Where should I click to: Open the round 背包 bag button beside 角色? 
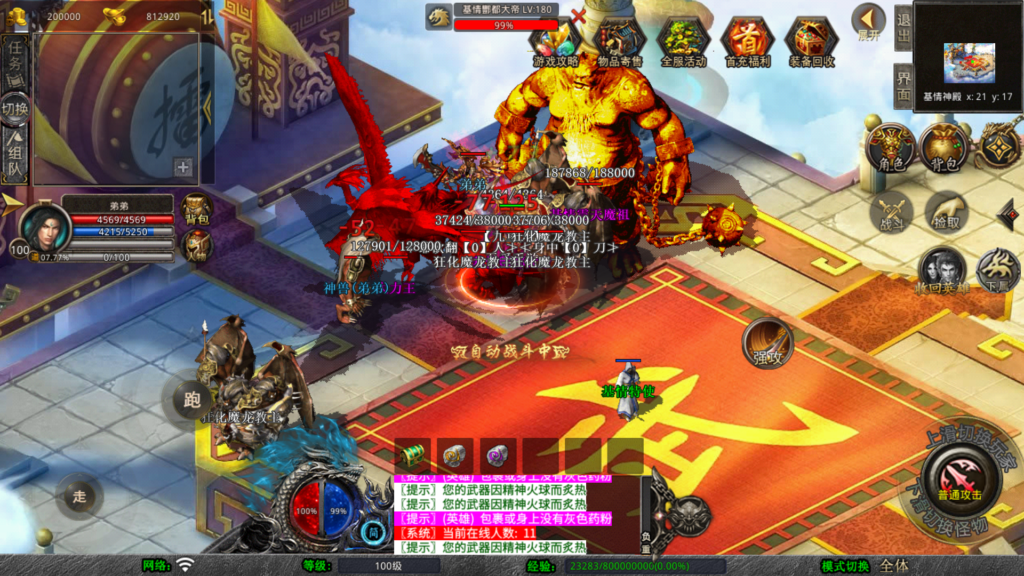coord(944,147)
